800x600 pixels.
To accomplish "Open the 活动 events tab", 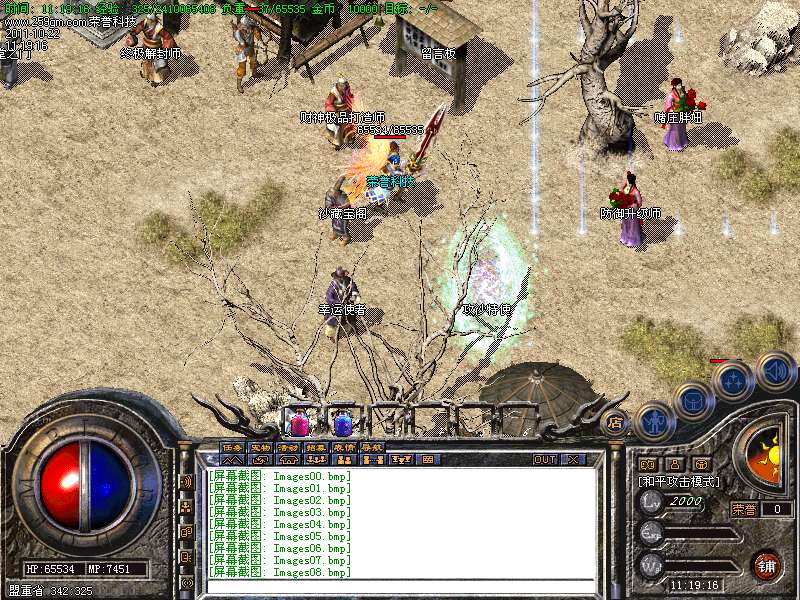I will coord(288,447).
